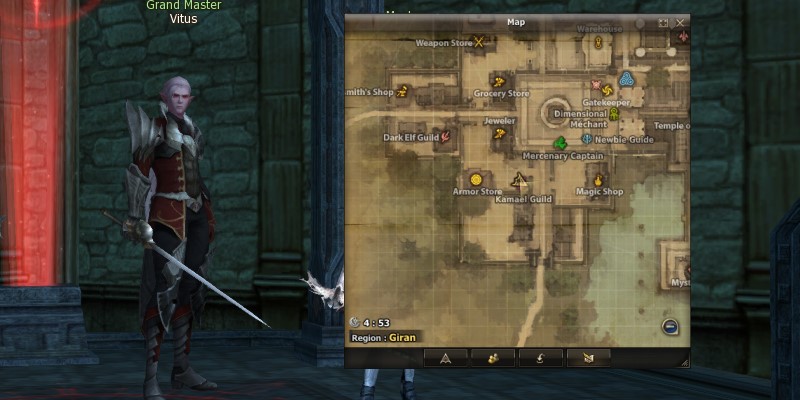Maximize the Map window
This screenshot has height=400, width=800.
(663, 22)
